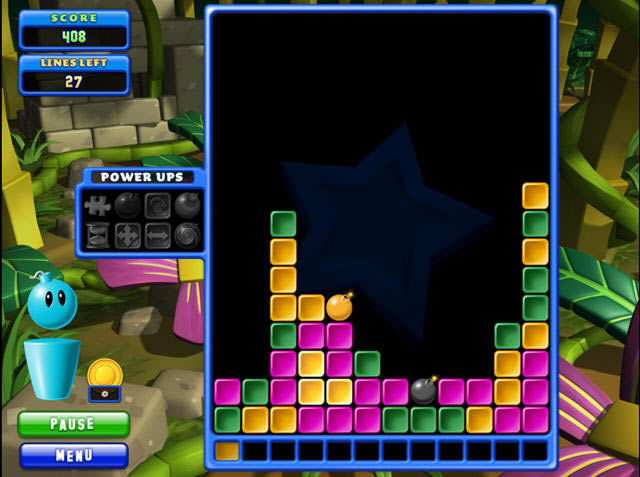Click the gold coin icon

(102, 374)
